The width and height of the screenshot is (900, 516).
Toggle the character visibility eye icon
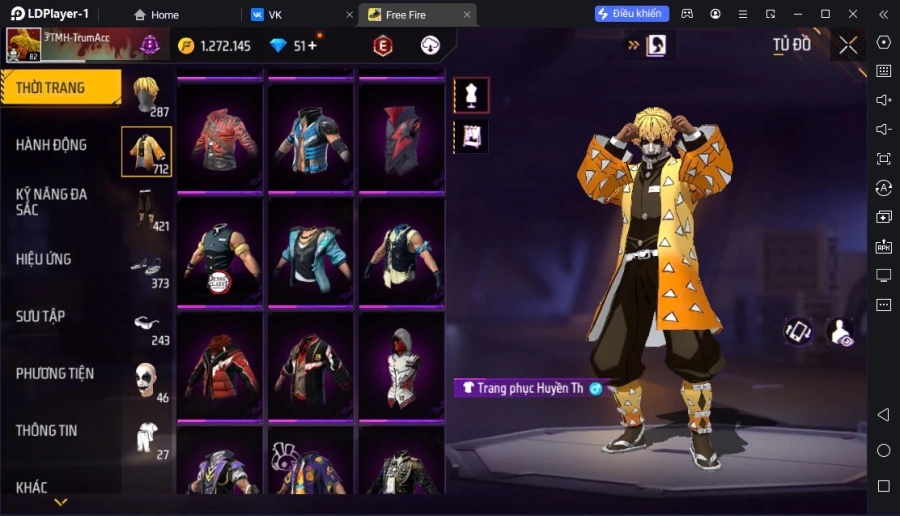(840, 333)
